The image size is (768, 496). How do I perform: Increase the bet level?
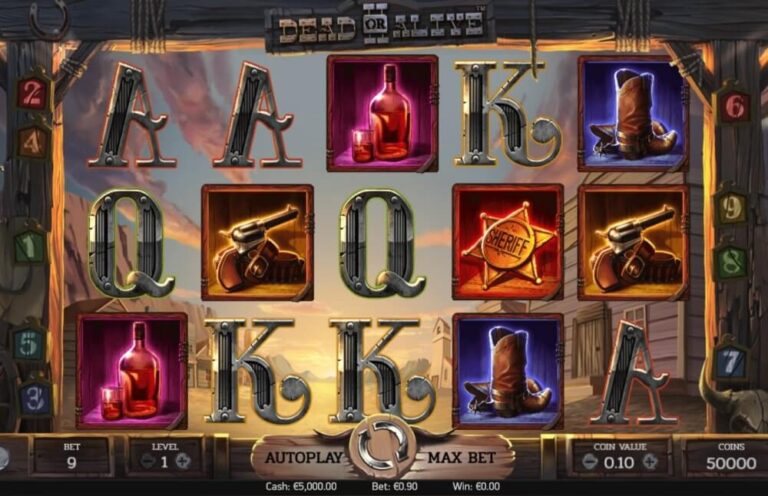[183, 462]
